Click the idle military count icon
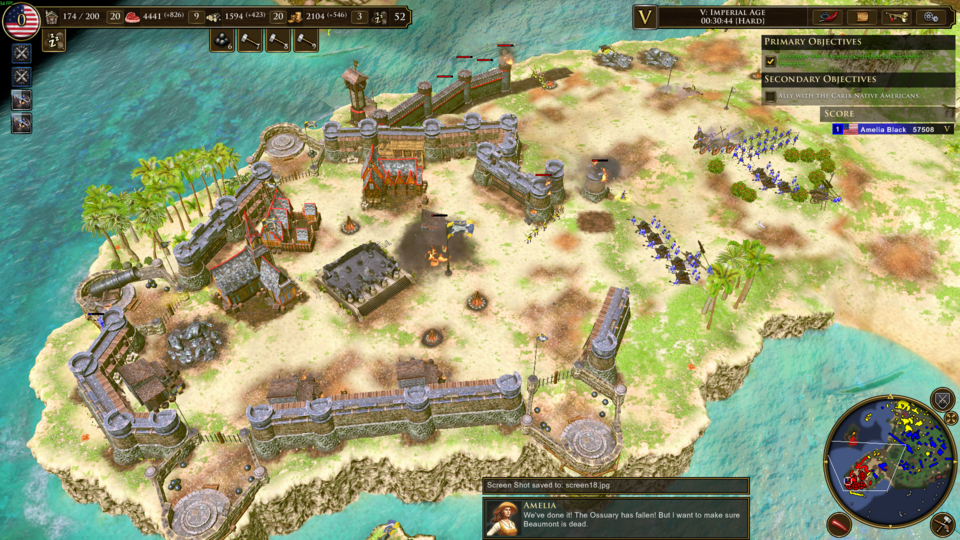The image size is (960, 540). (x=380, y=17)
